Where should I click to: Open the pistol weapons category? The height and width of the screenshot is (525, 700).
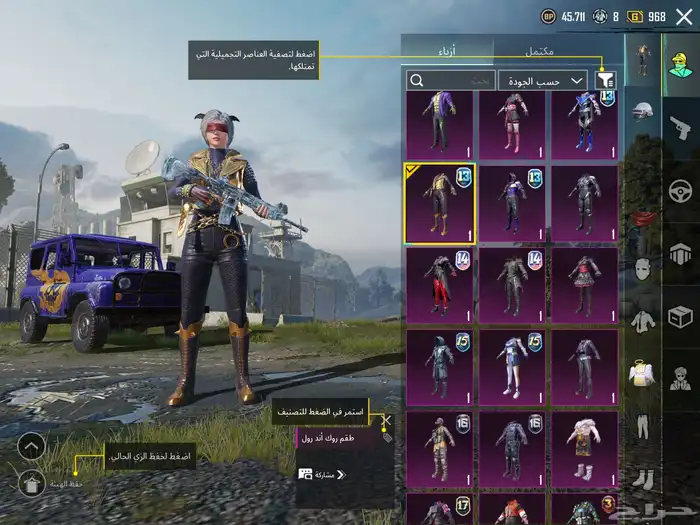click(681, 126)
